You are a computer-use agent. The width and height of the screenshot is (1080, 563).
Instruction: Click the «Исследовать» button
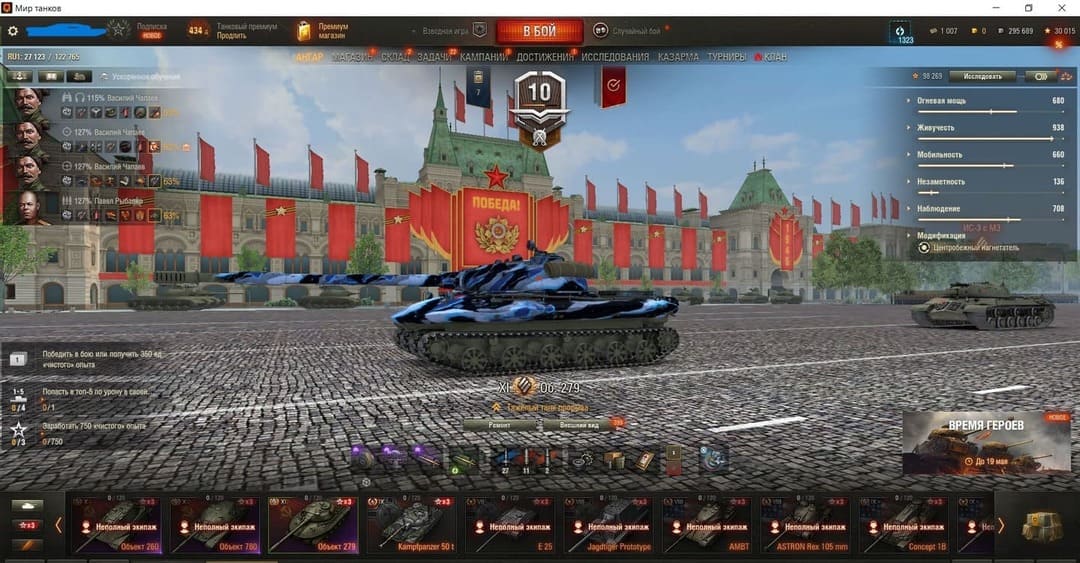pyautogui.click(x=981, y=76)
